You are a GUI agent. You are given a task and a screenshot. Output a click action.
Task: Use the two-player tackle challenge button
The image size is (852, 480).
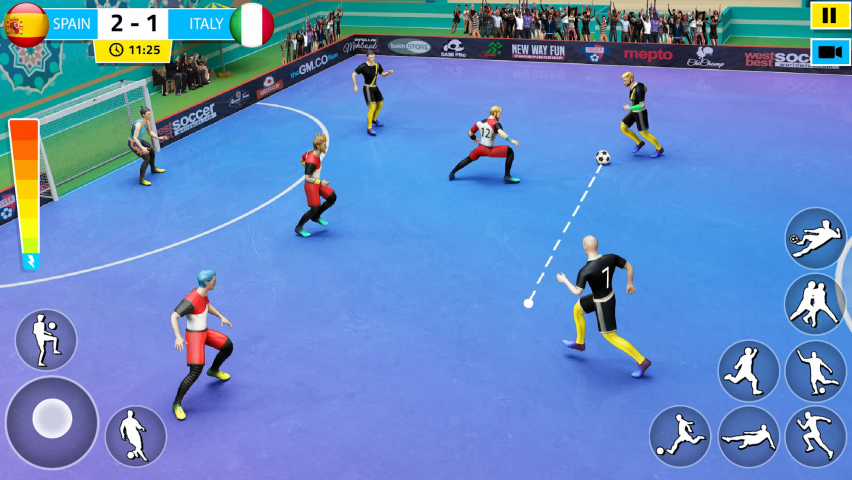click(x=815, y=304)
